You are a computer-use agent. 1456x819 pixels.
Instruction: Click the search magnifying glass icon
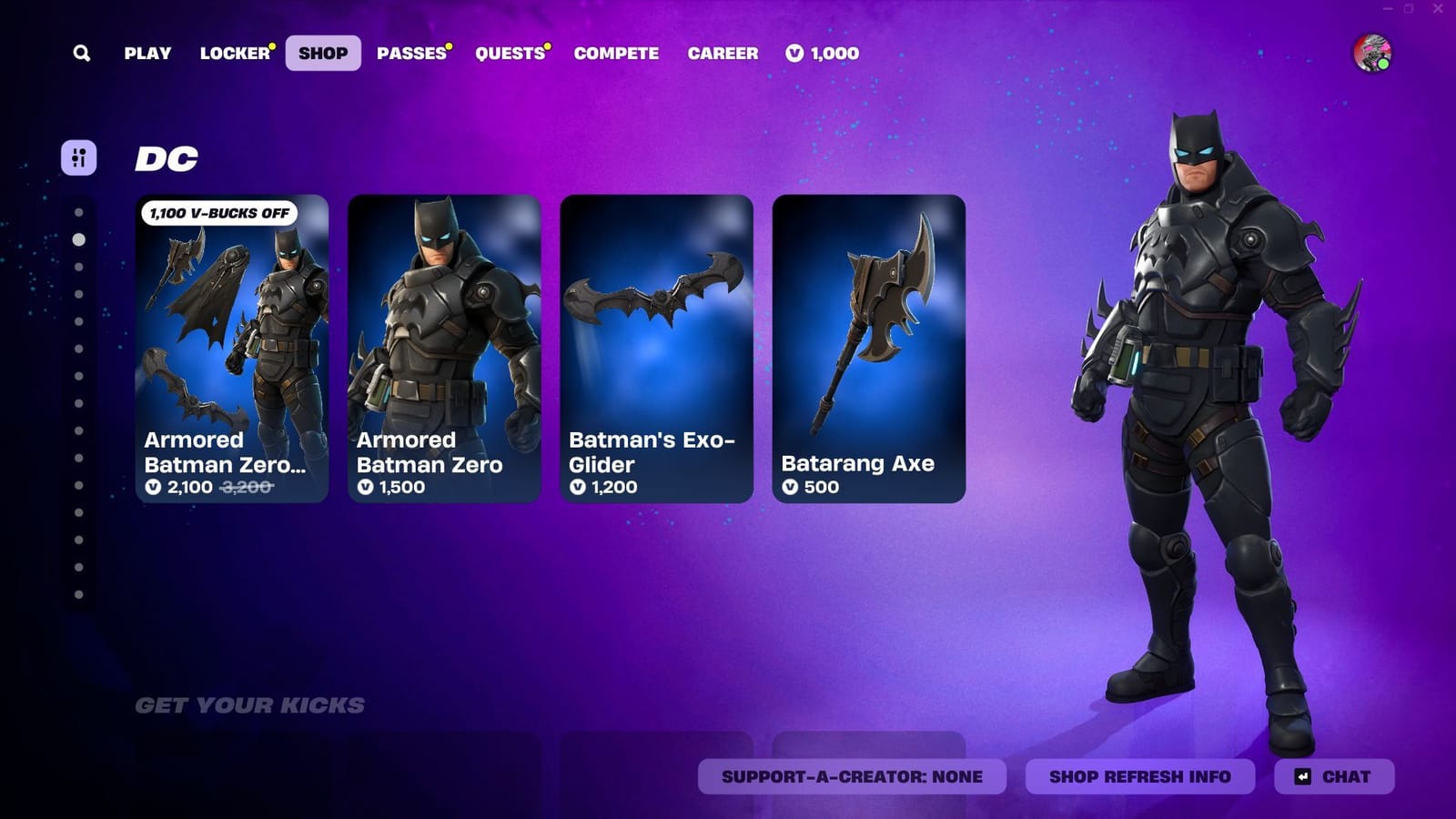coord(82,53)
